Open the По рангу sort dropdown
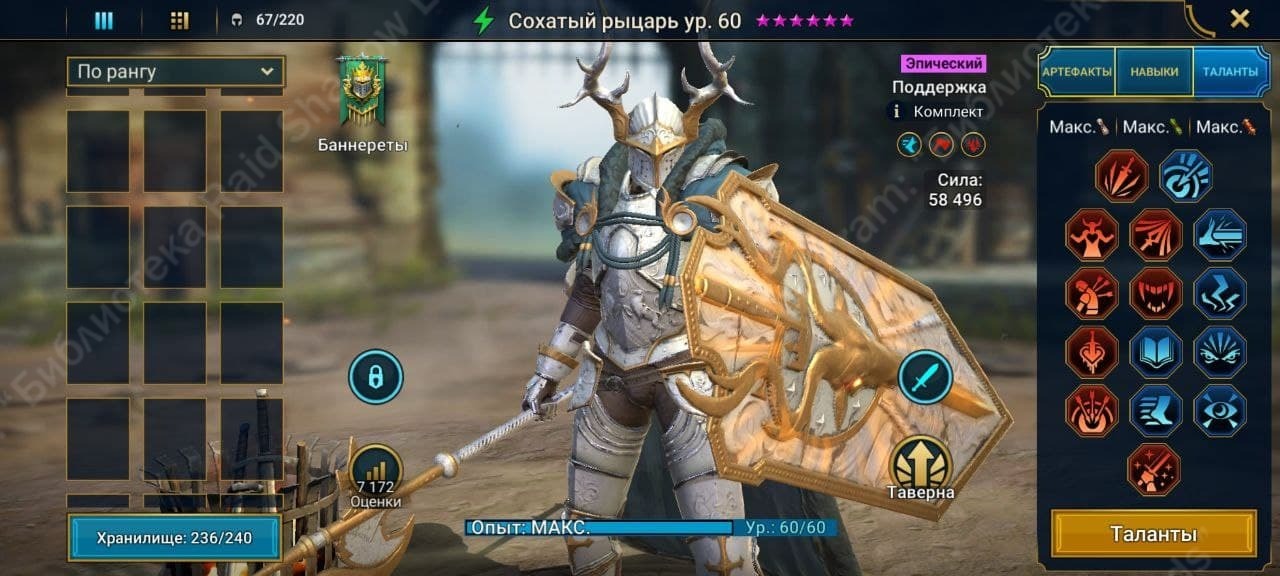 [175, 72]
